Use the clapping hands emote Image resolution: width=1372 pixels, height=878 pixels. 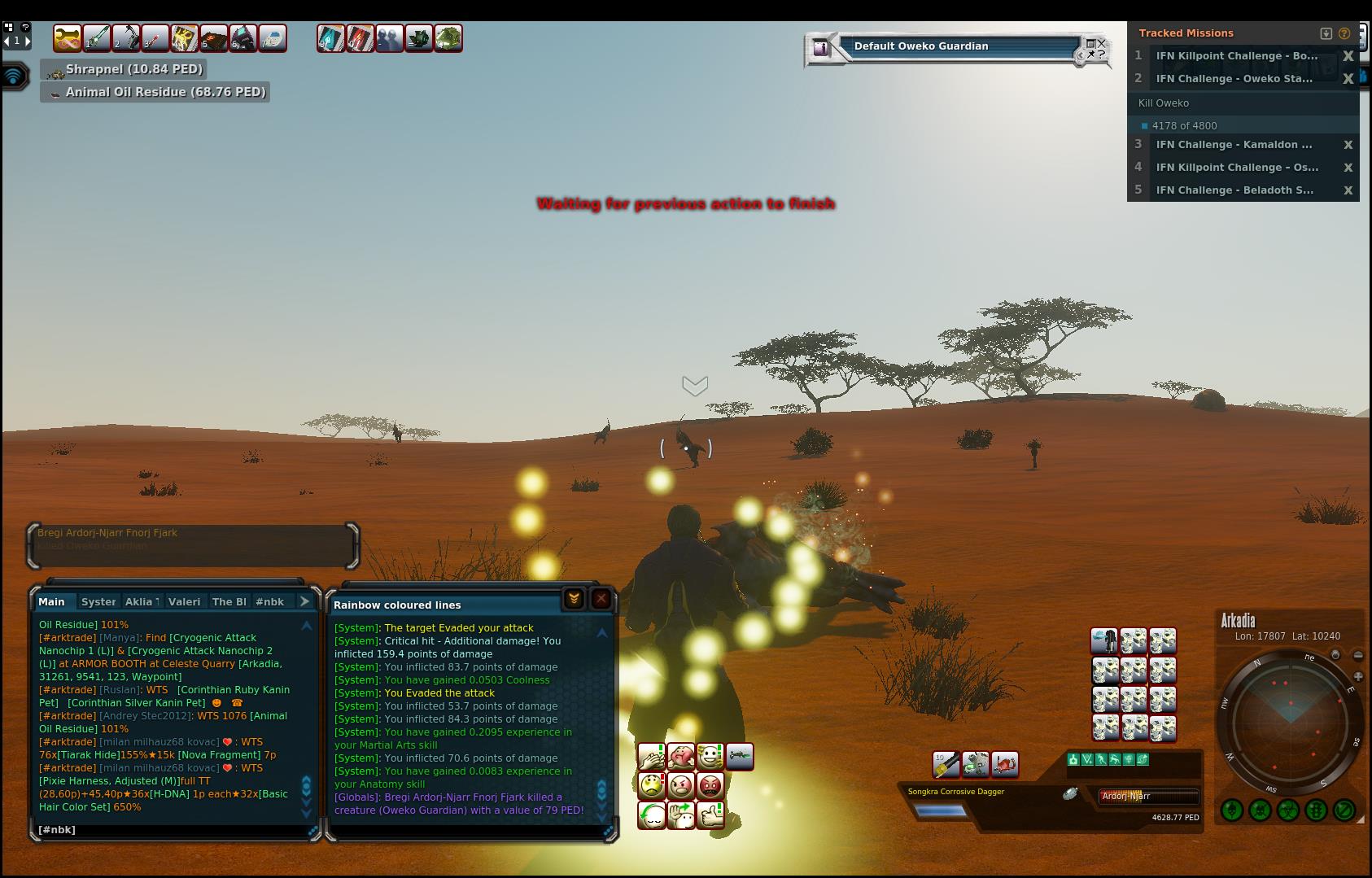pyautogui.click(x=652, y=758)
